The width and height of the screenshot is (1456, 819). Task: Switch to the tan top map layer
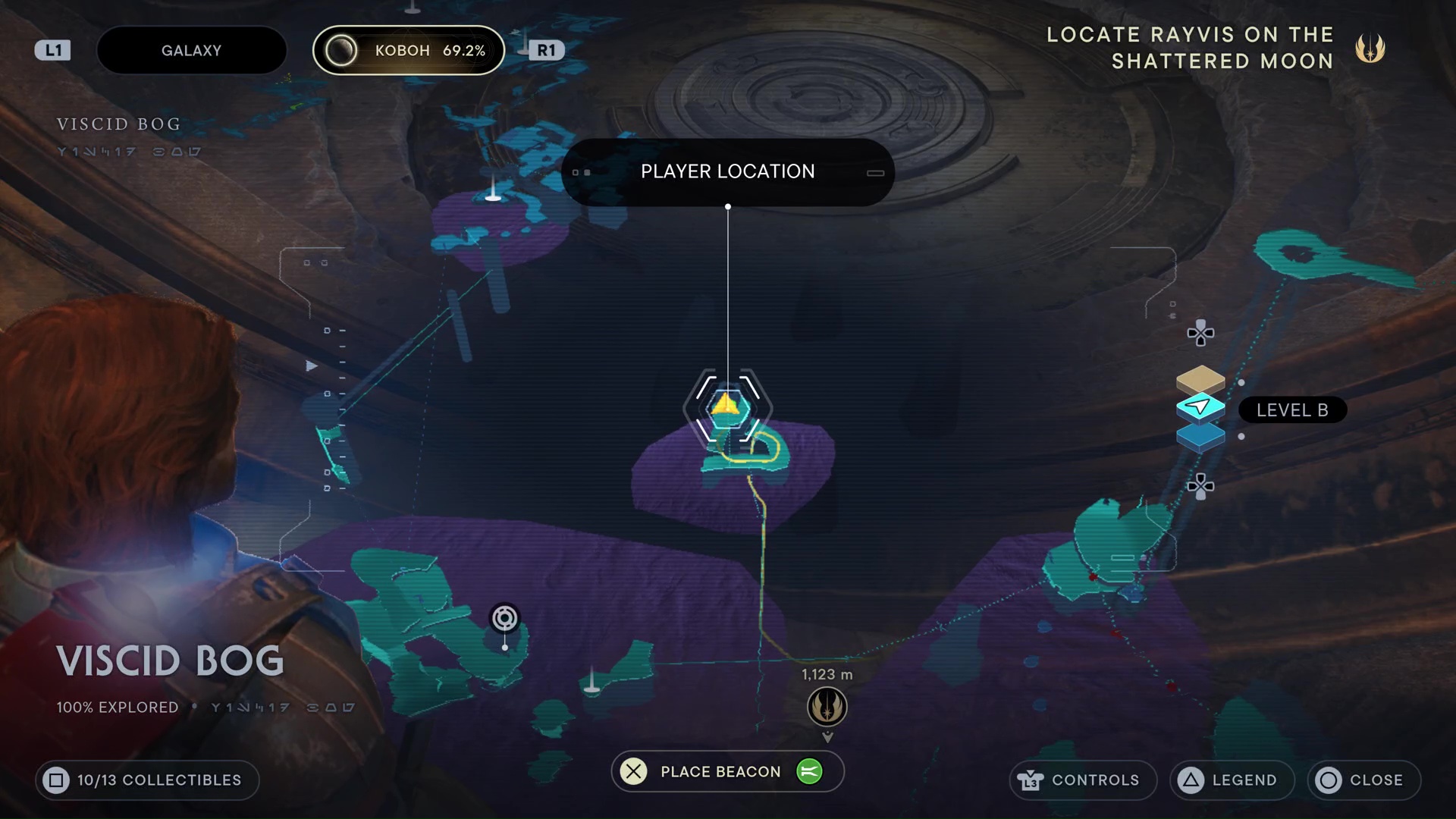[1201, 379]
